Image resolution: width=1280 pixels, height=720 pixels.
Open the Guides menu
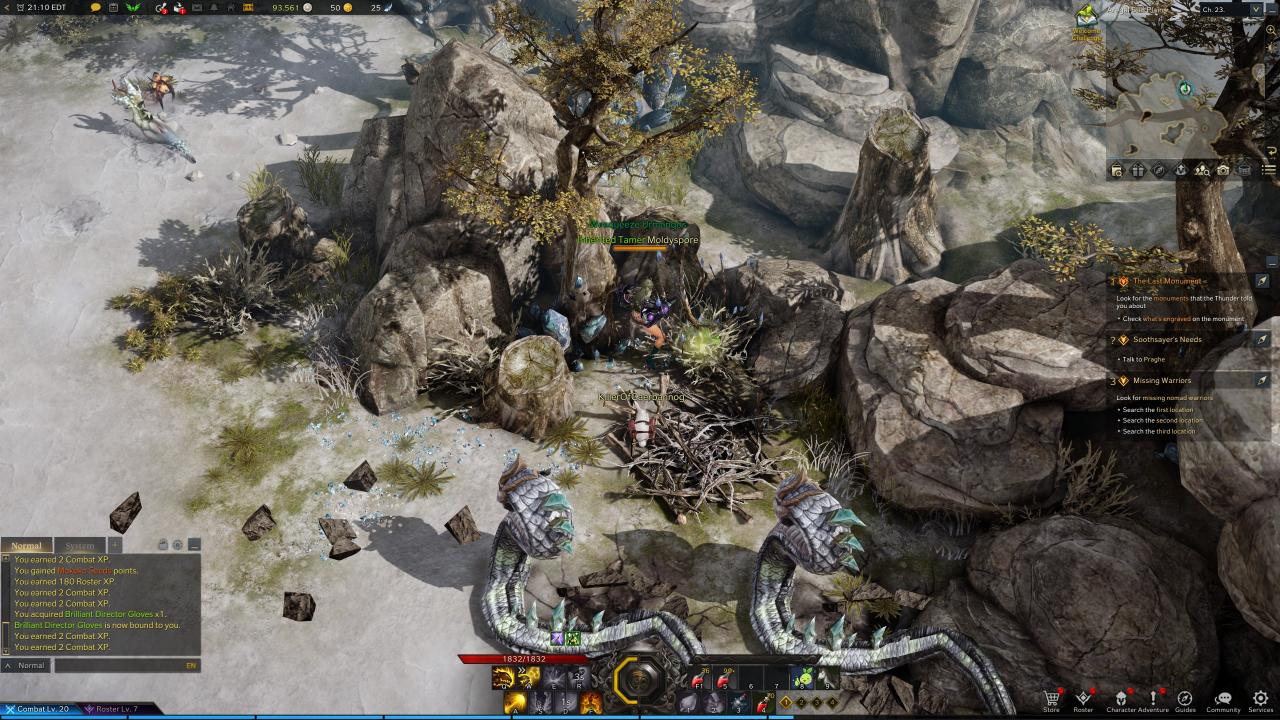(x=1185, y=698)
